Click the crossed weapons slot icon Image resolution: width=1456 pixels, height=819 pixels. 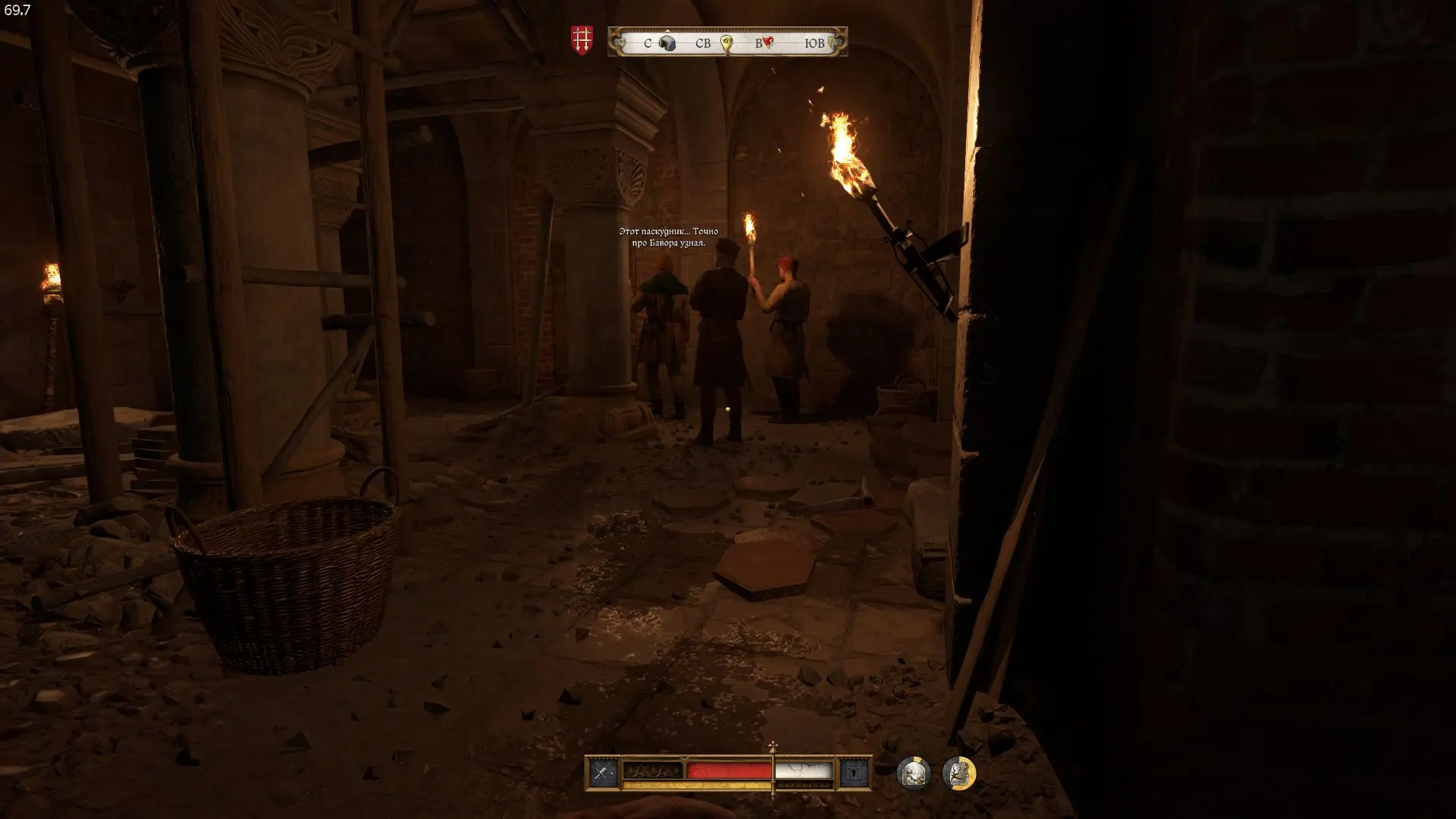click(x=602, y=773)
